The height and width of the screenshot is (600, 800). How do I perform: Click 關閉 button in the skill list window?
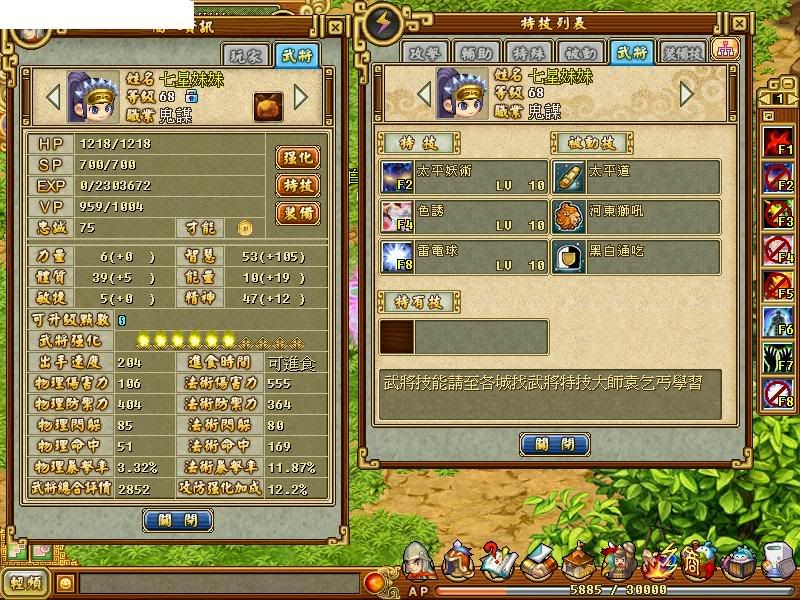point(555,444)
